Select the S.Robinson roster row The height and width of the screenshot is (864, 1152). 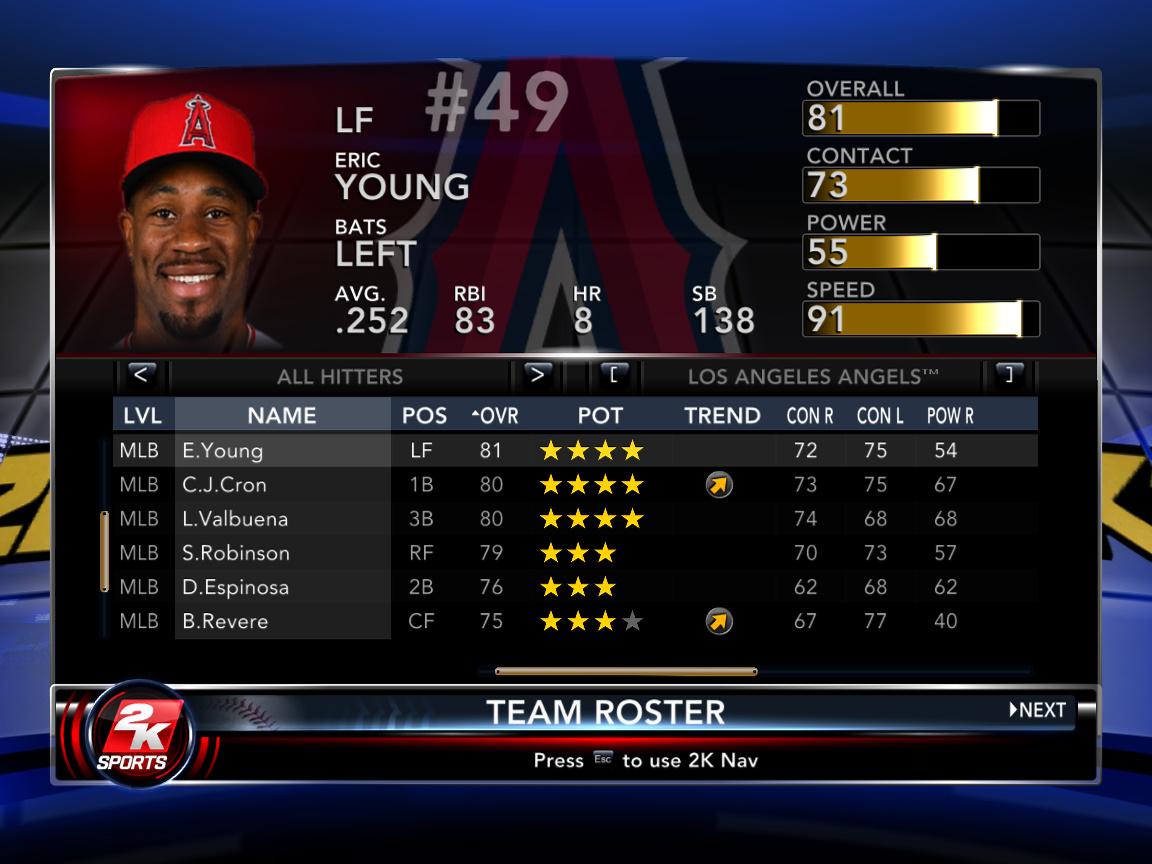pyautogui.click(x=282, y=553)
